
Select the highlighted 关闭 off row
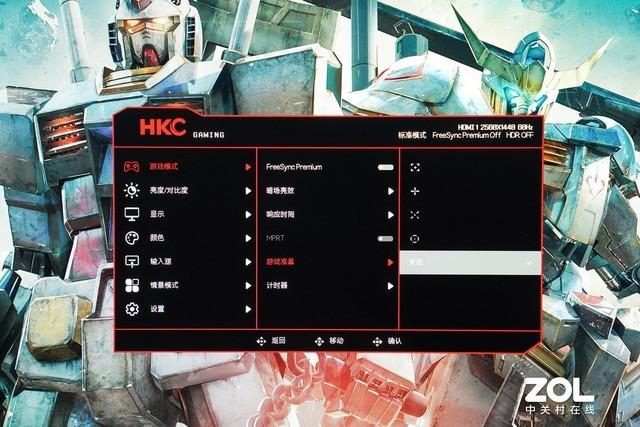coord(470,262)
